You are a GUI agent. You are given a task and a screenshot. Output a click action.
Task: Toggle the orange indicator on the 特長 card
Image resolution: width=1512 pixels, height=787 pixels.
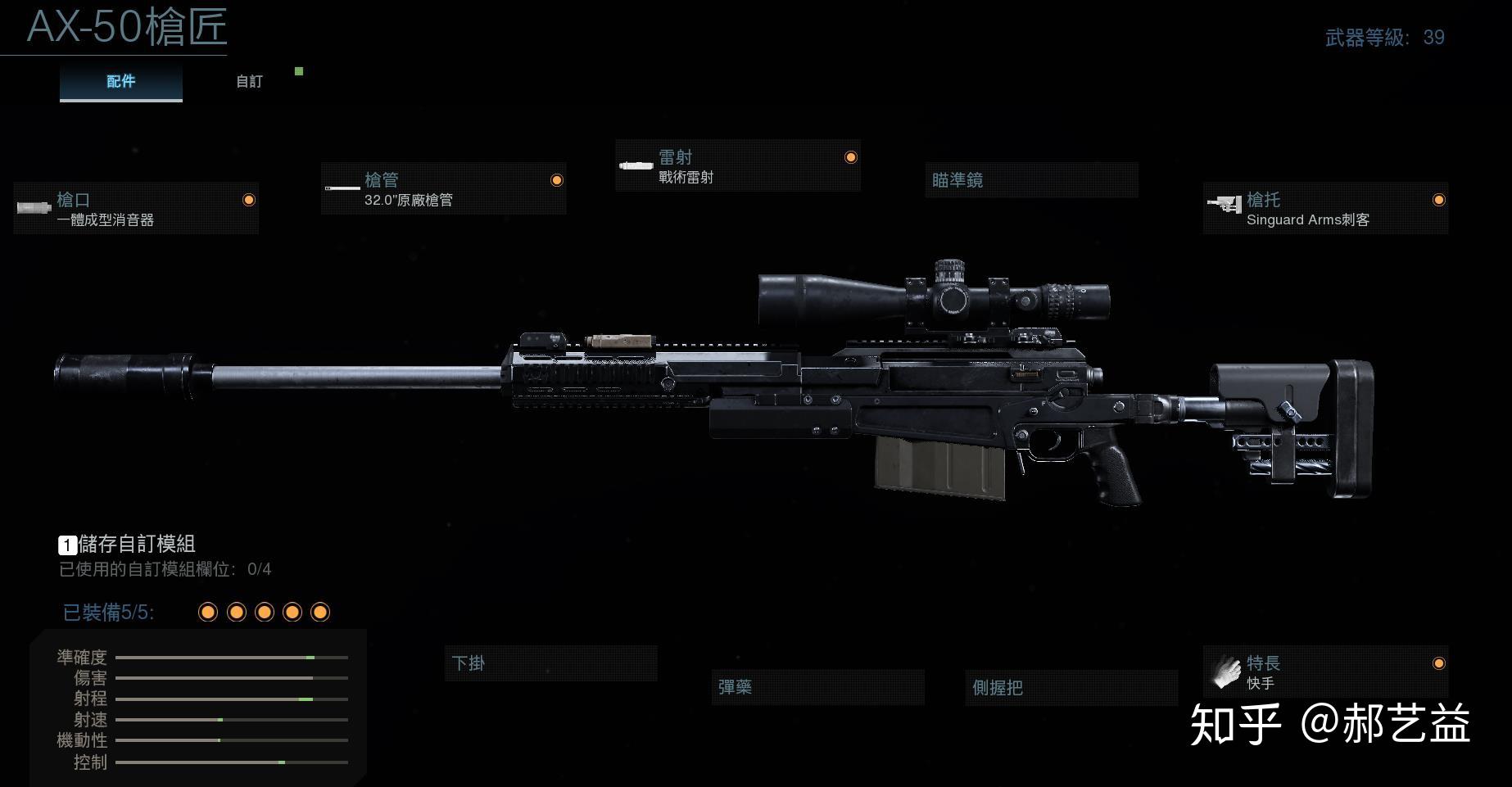tap(1438, 665)
